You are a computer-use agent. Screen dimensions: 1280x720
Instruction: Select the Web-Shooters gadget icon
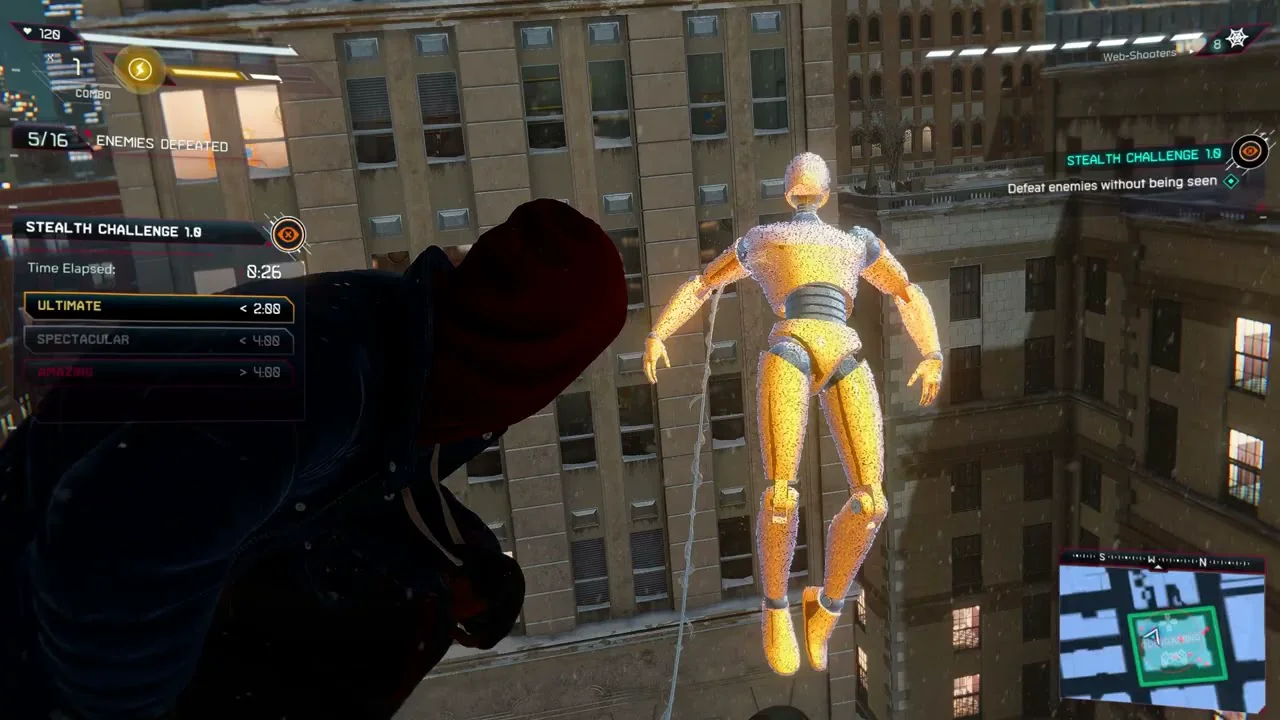(1236, 40)
